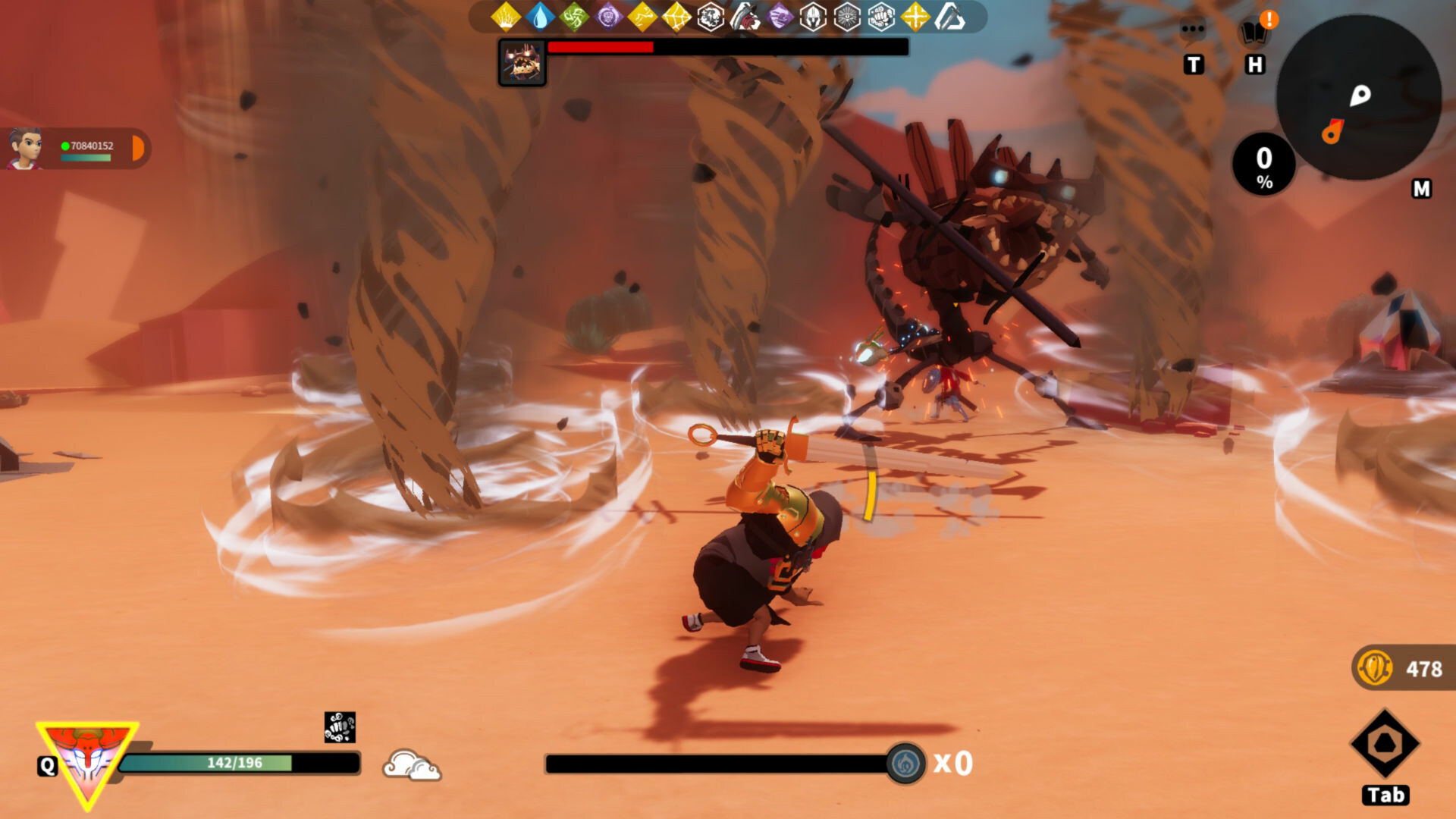Open the chat speech bubble icon
Image resolution: width=1456 pixels, height=819 pixels.
click(x=1193, y=30)
